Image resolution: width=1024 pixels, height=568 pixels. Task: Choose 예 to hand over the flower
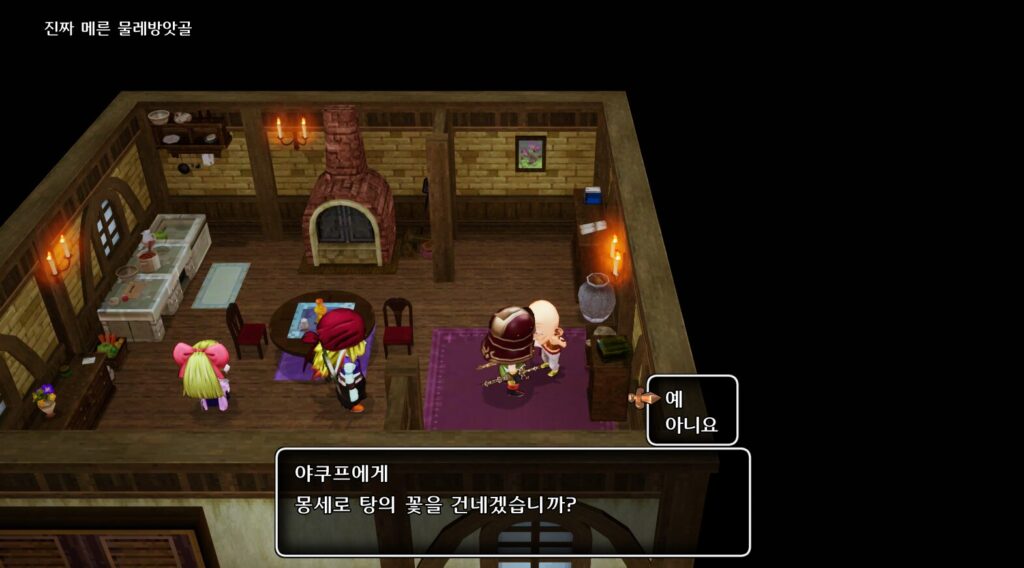(x=674, y=398)
